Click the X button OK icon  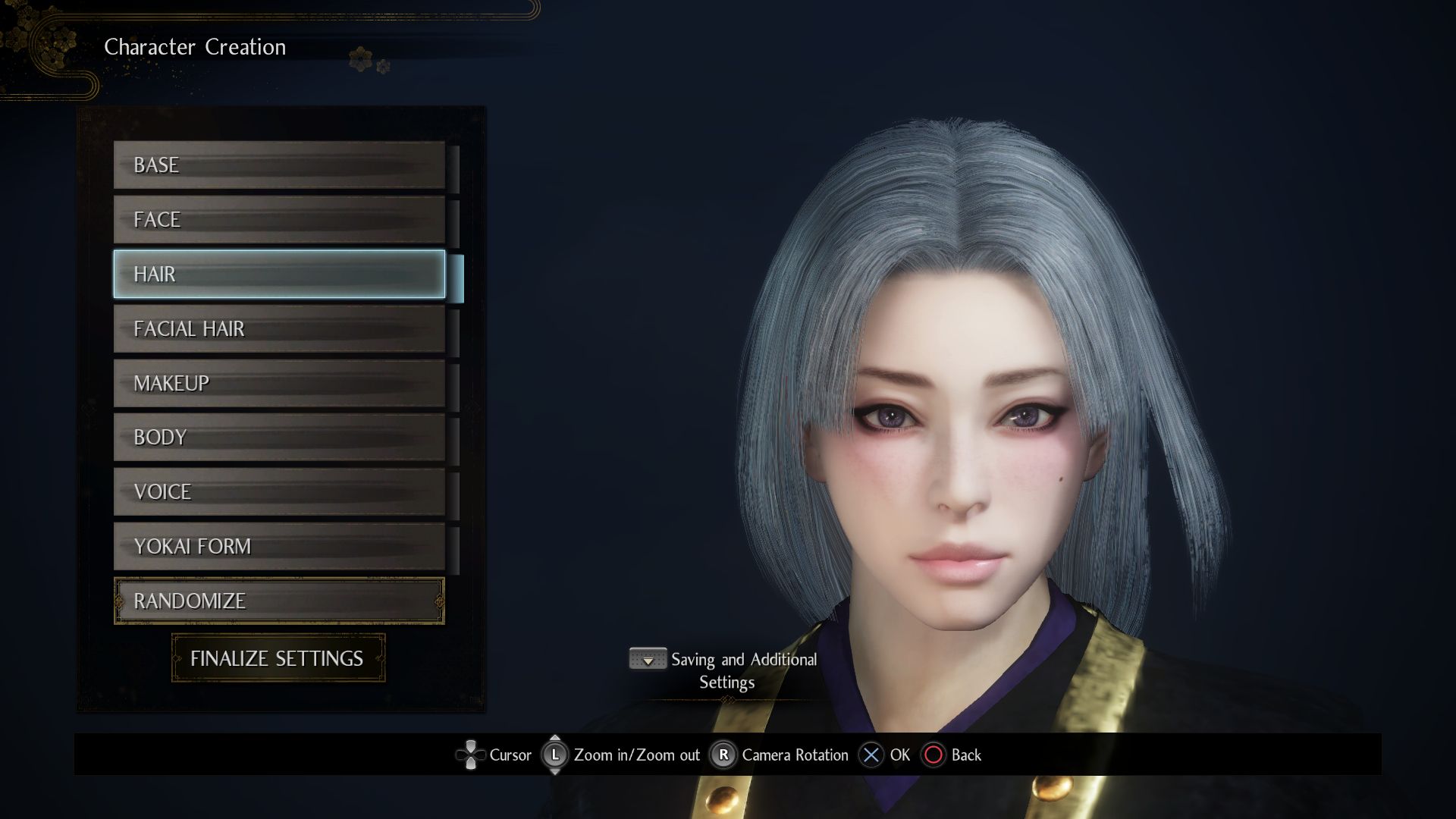click(871, 755)
